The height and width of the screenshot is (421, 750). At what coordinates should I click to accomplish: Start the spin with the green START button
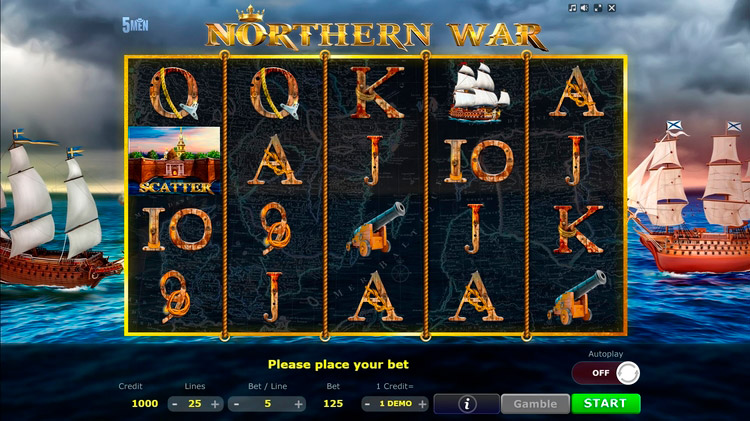point(606,404)
